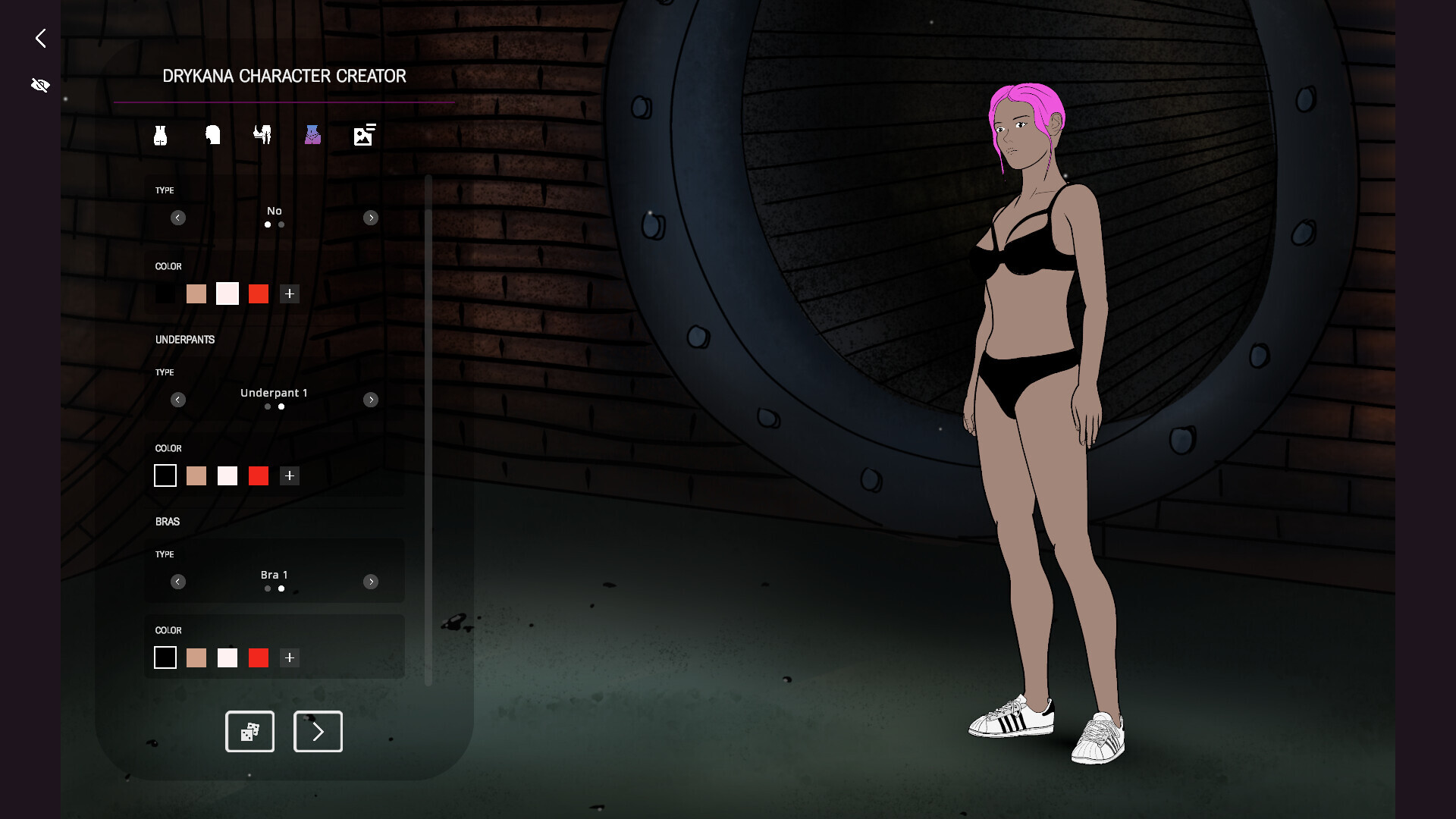The image size is (1456, 819).
Task: Randomize character with dice button
Action: [x=249, y=732]
